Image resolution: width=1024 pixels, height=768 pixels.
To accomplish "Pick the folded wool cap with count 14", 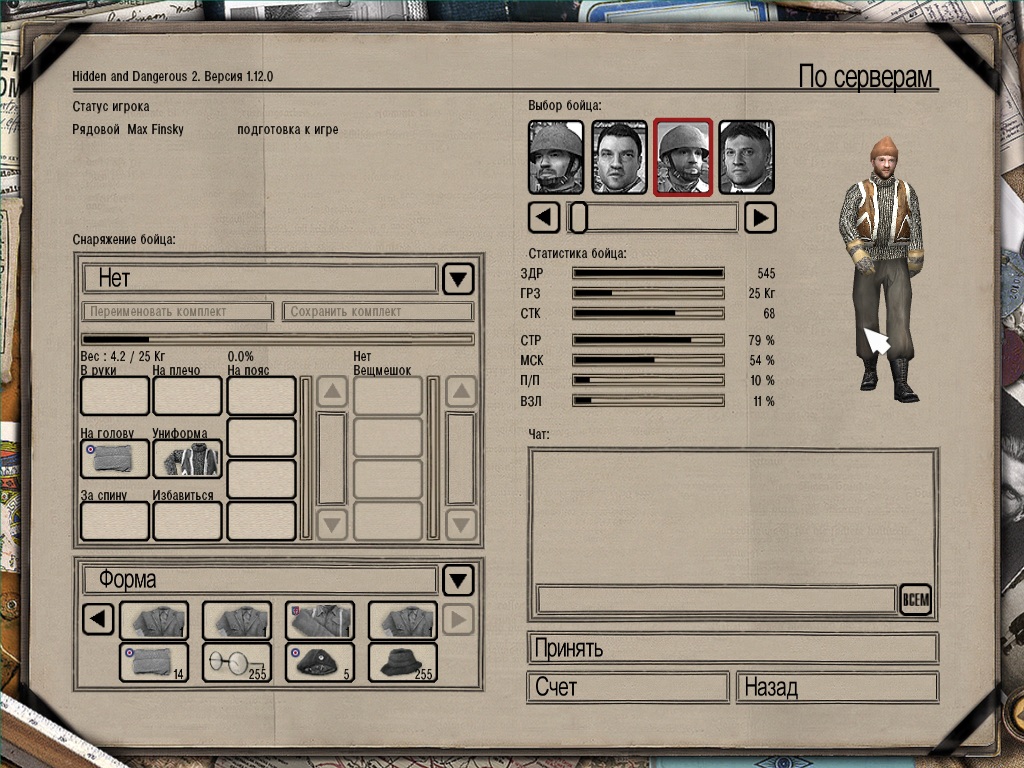I will coord(154,662).
